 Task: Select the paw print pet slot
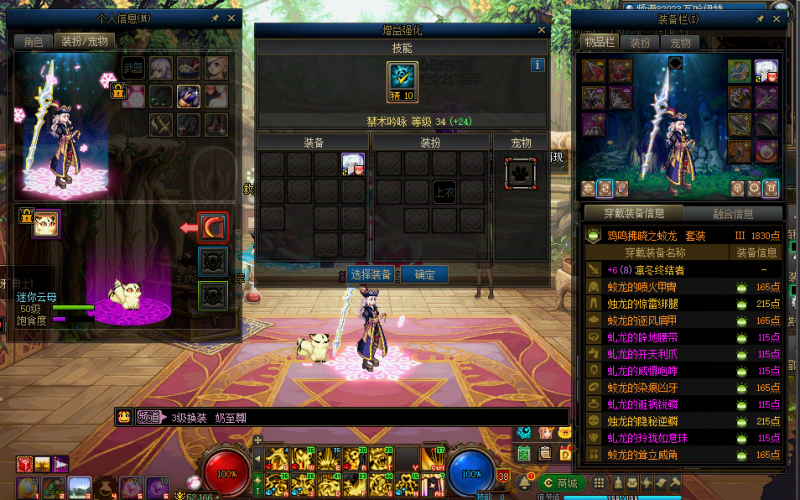coord(520,172)
